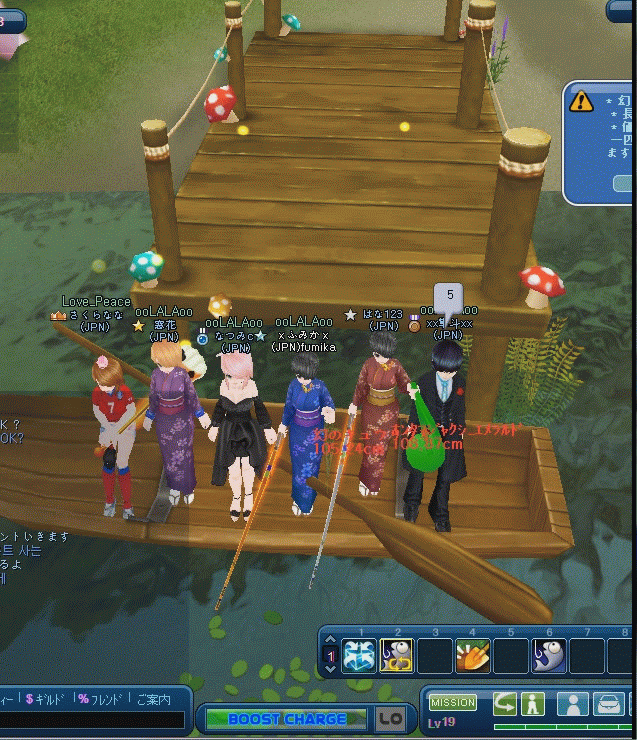Click the green standing figure icon

point(531,703)
